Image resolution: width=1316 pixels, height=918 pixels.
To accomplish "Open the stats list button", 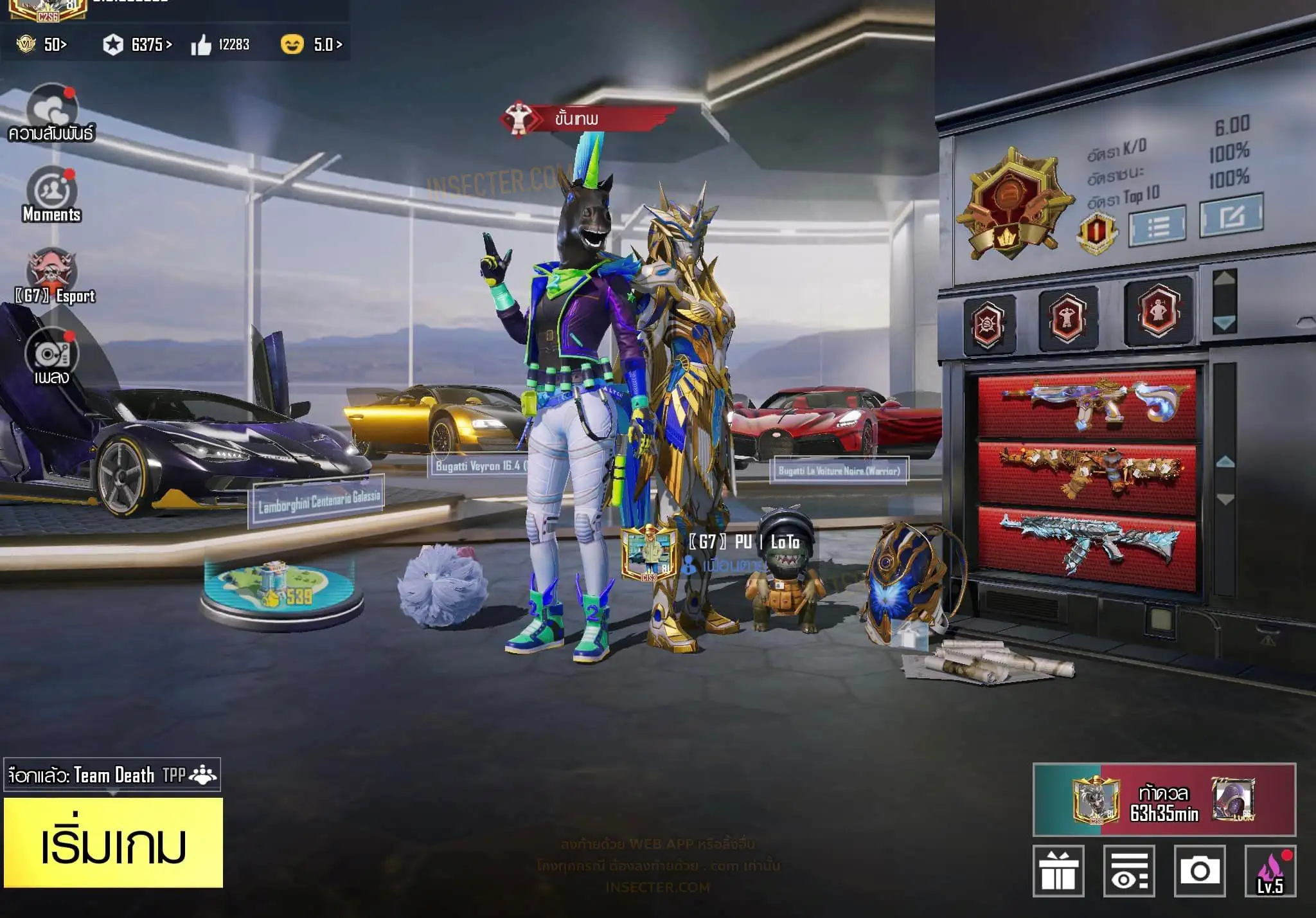I will (1157, 226).
